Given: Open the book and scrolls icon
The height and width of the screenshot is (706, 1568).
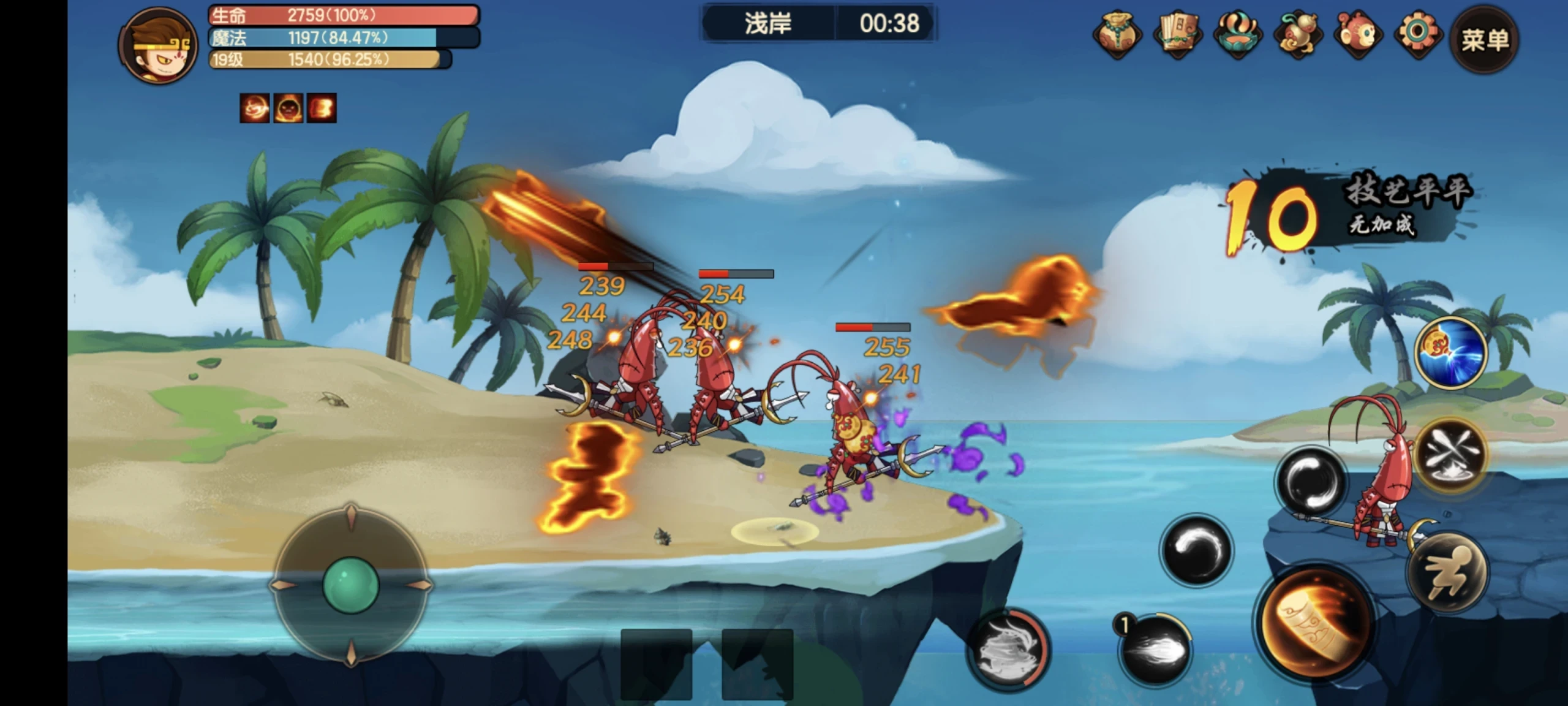Looking at the screenshot, I should pyautogui.click(x=1178, y=34).
